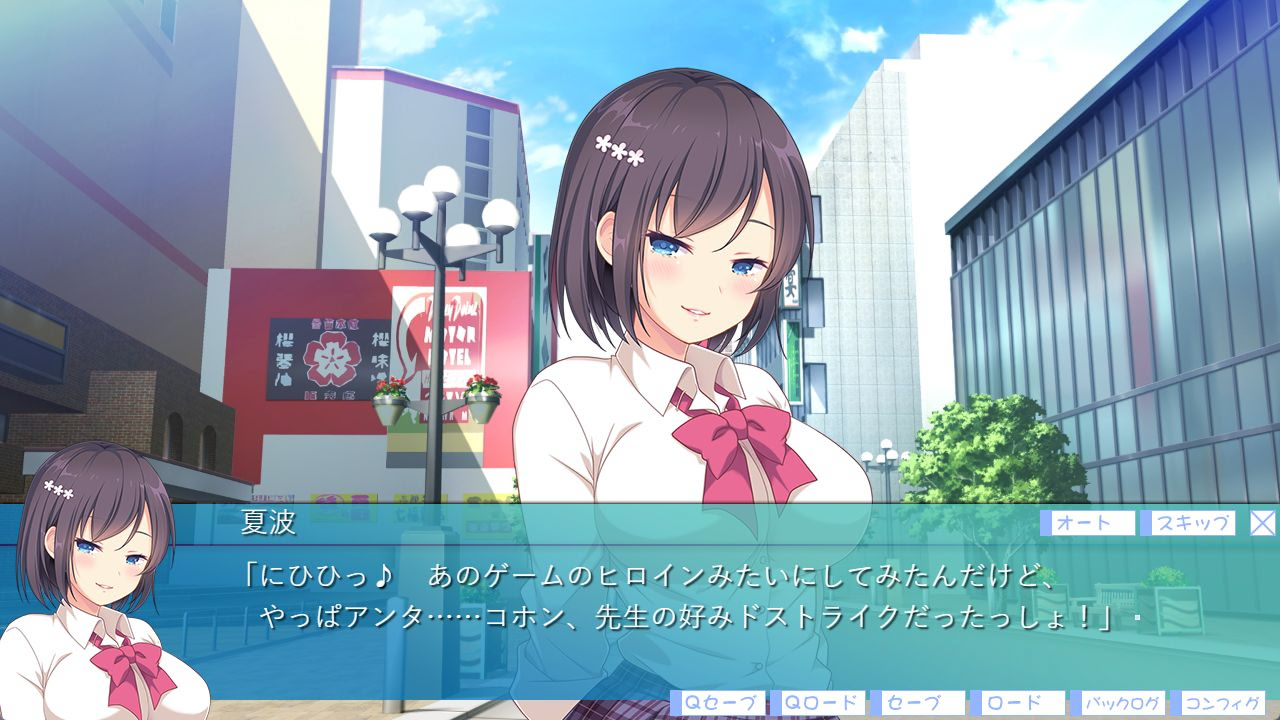Activate the スキップ skip button
The image size is (1280, 720).
[x=1193, y=523]
